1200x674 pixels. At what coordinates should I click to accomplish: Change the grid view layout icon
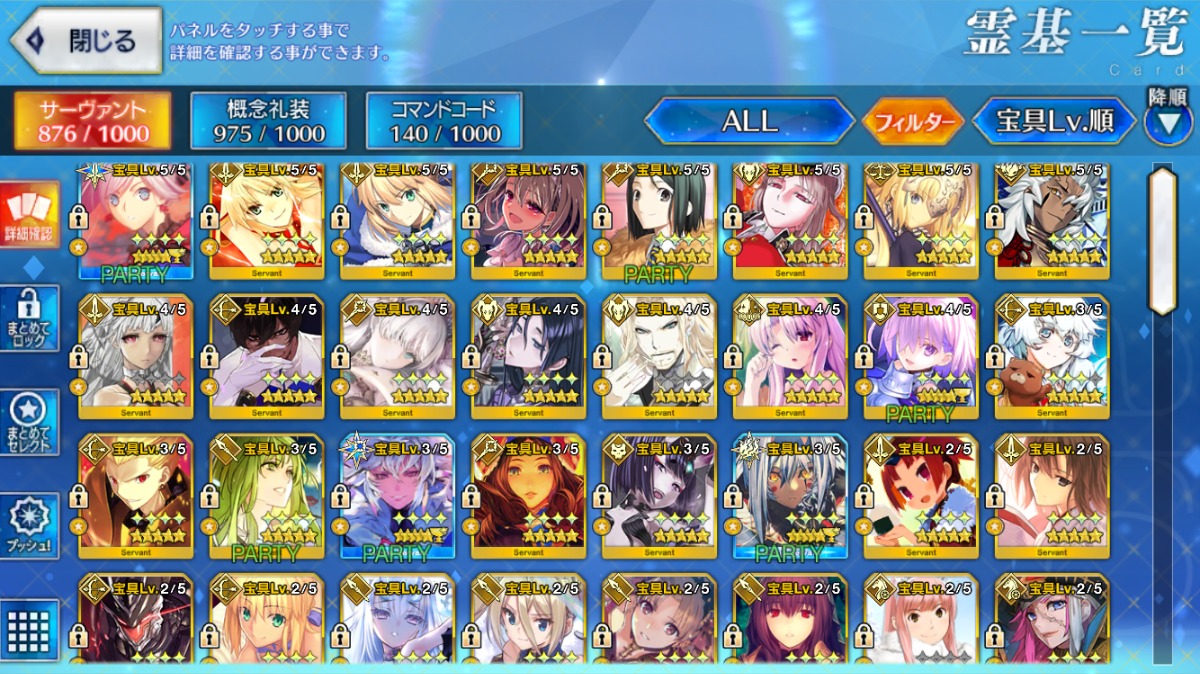[28, 630]
